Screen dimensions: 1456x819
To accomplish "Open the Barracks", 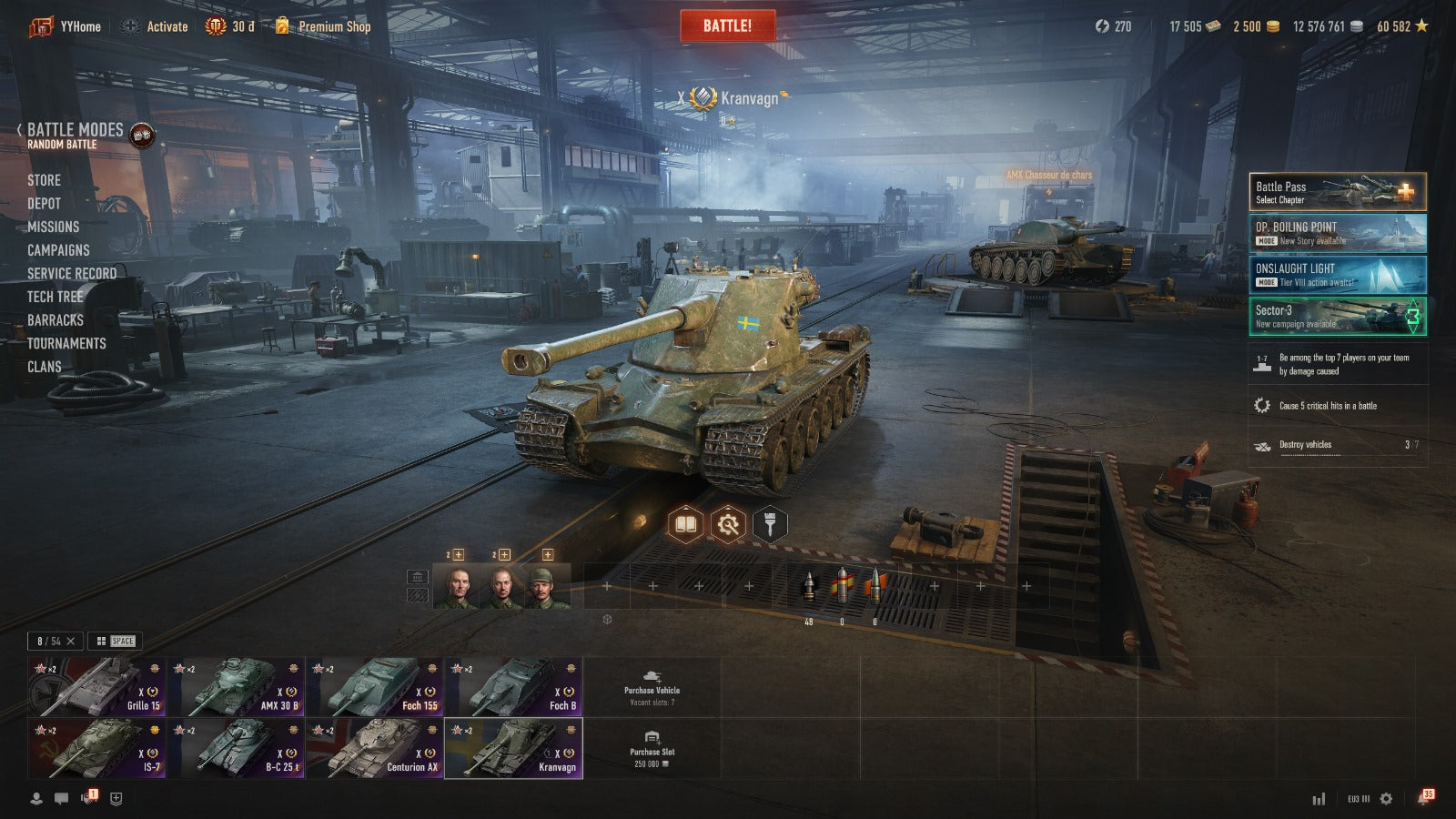I will tap(55, 320).
